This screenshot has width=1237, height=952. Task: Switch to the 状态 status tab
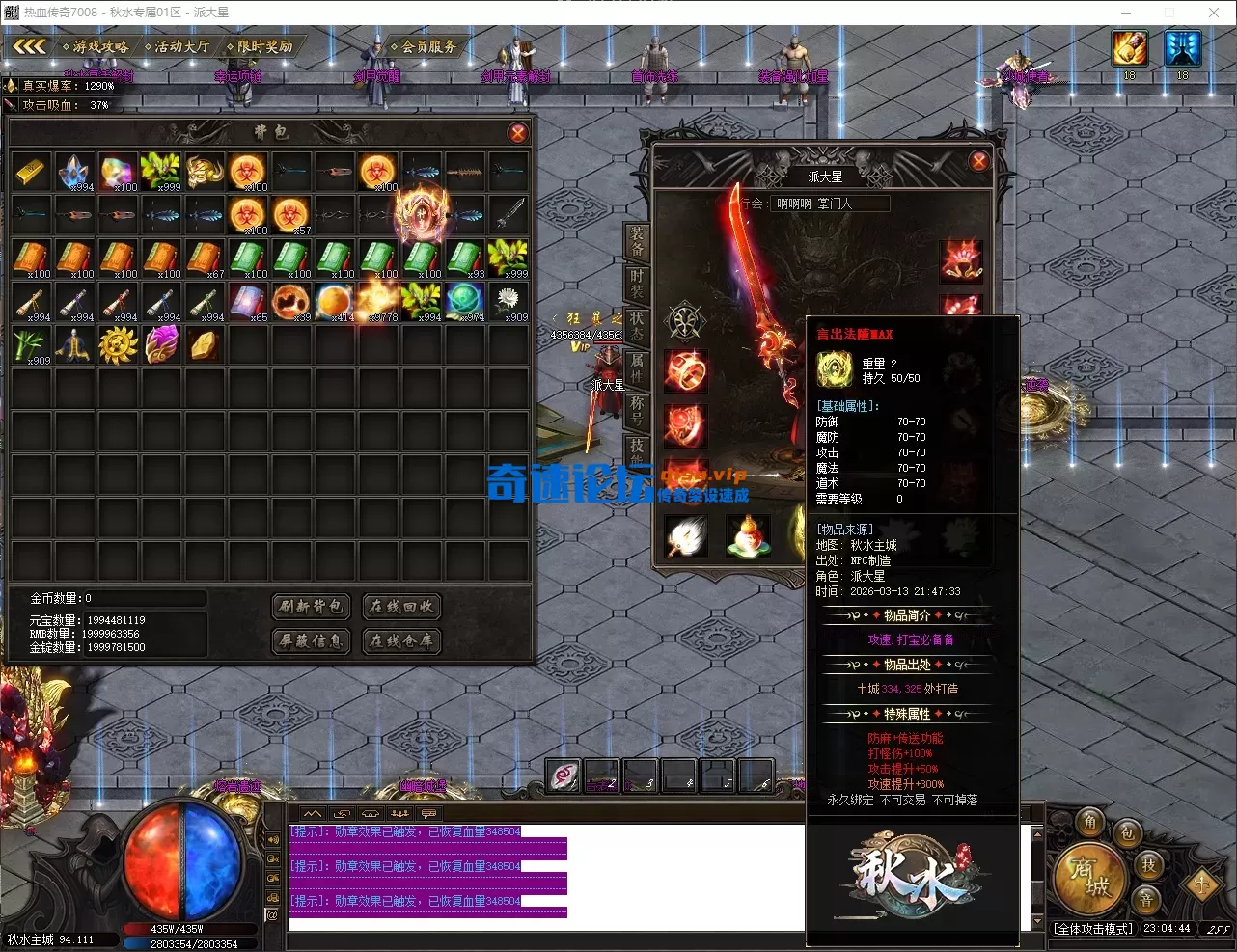(637, 323)
